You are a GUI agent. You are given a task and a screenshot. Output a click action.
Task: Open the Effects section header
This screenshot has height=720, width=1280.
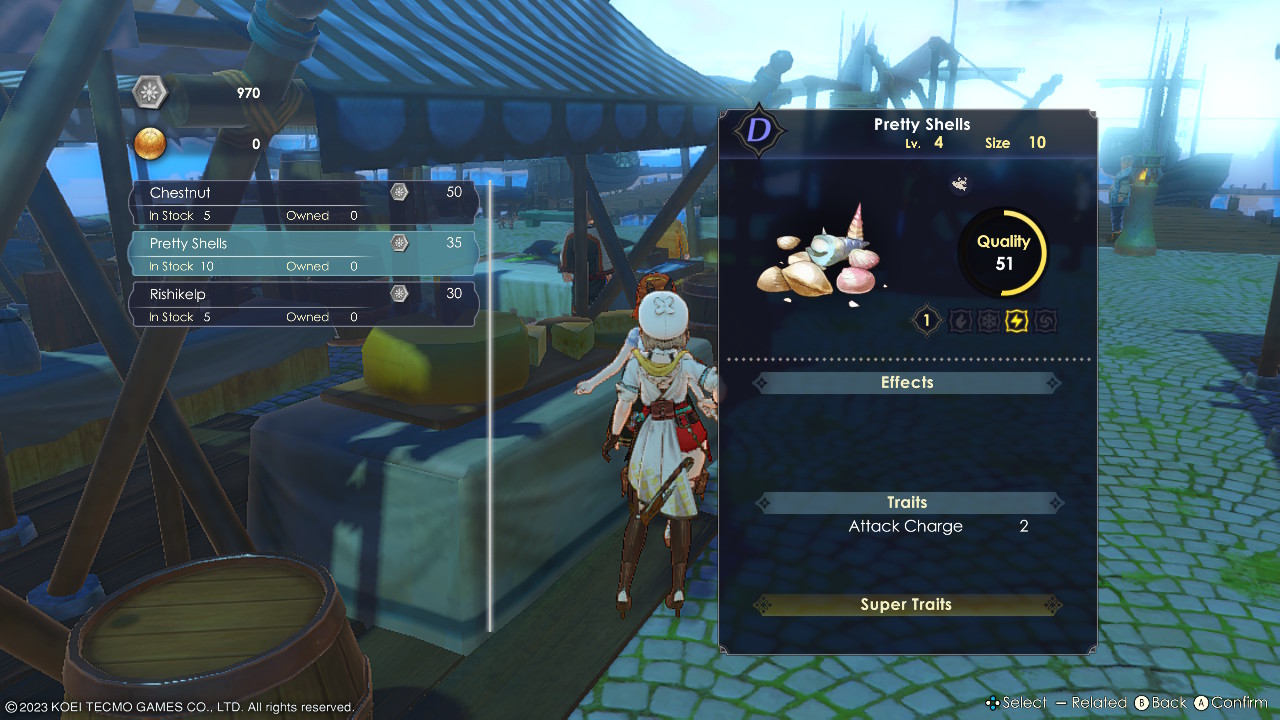click(907, 383)
